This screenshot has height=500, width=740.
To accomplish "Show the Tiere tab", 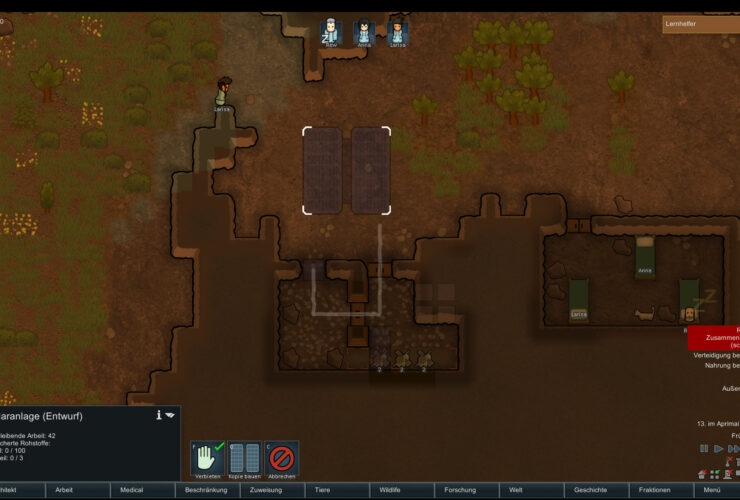I will [322, 491].
